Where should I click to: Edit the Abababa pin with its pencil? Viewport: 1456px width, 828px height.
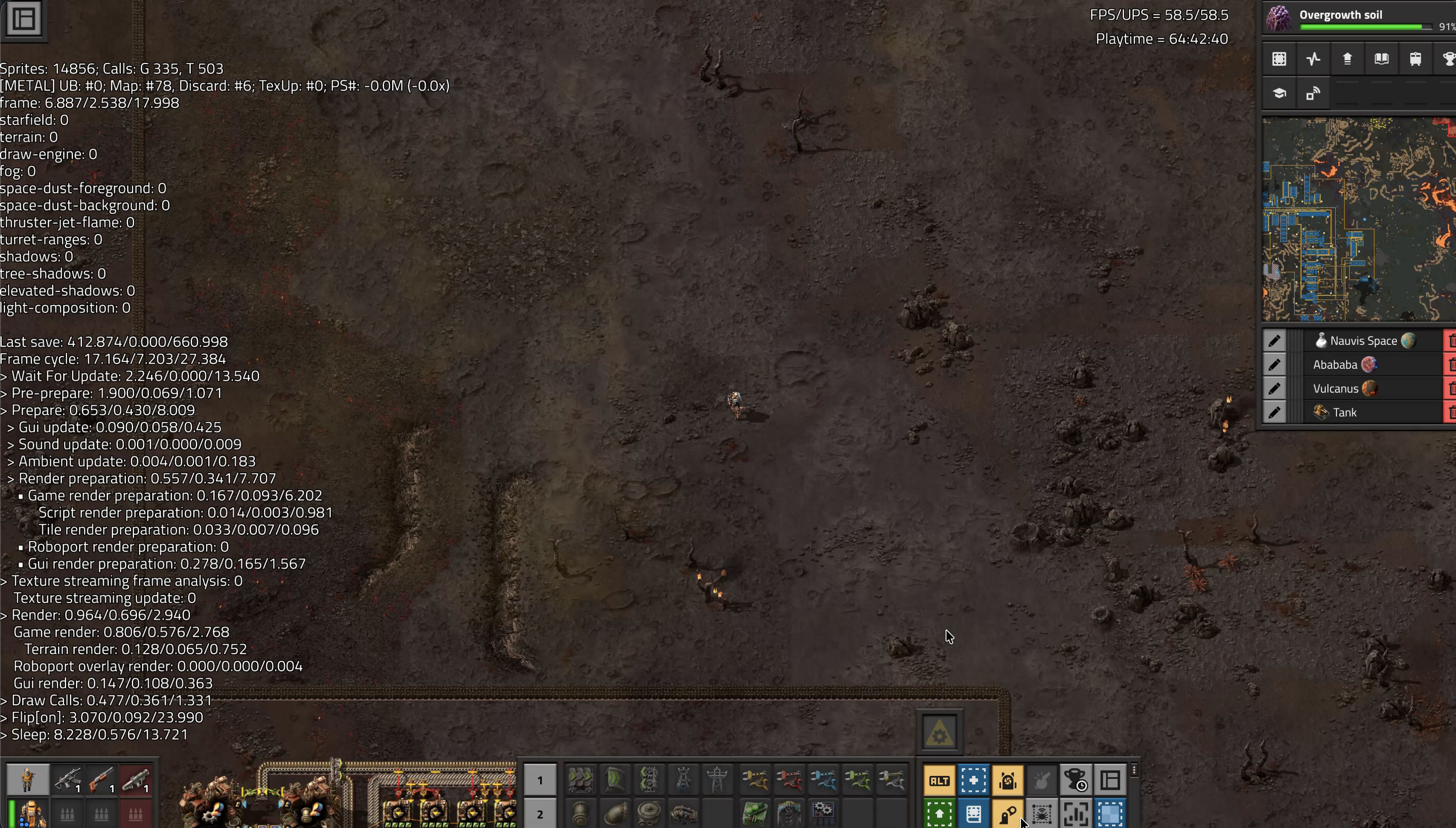pyautogui.click(x=1275, y=365)
